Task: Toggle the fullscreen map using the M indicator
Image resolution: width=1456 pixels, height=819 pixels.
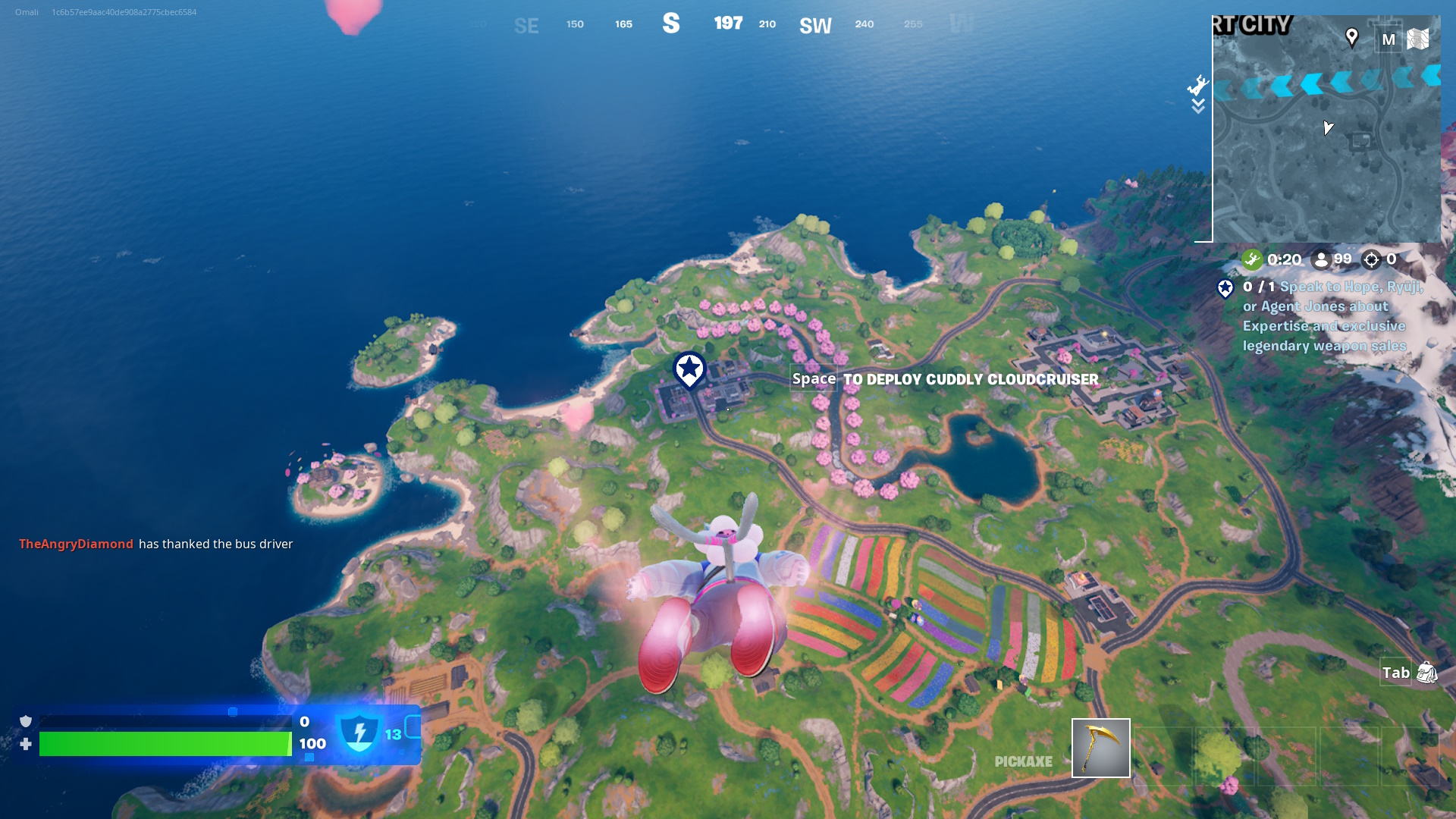Action: click(1389, 39)
